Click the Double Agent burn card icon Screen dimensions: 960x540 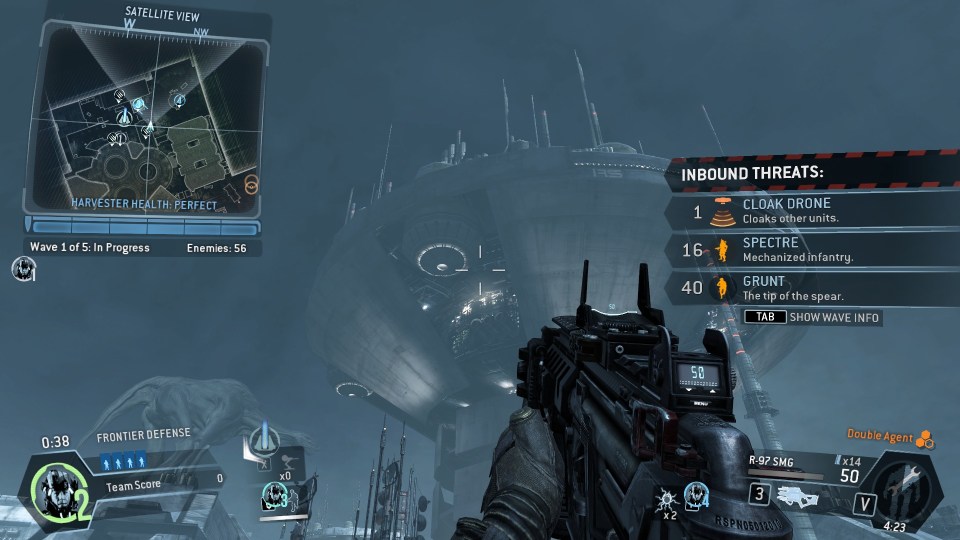[x=926, y=438]
